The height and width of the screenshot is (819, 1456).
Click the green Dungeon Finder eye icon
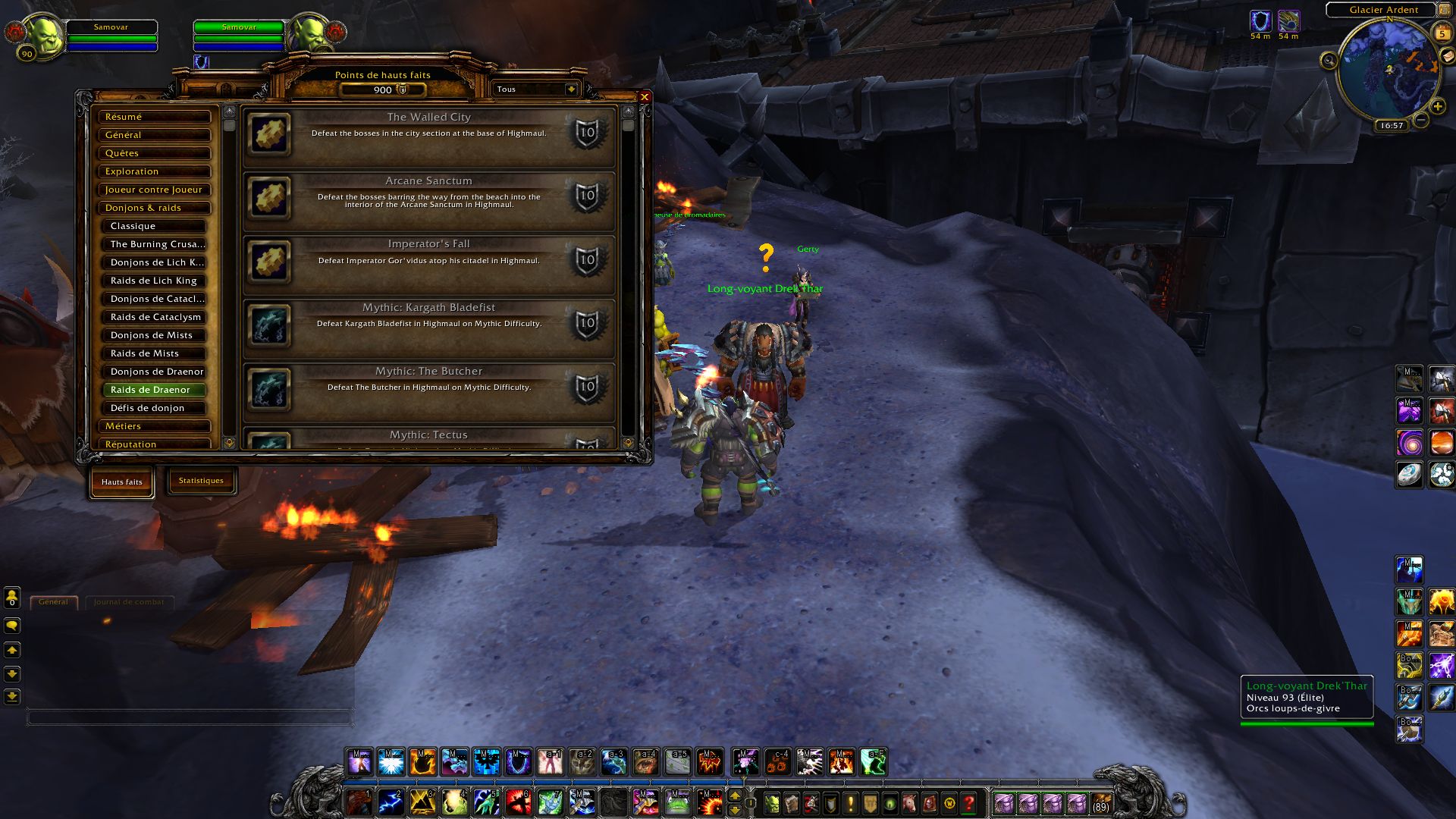point(889,802)
